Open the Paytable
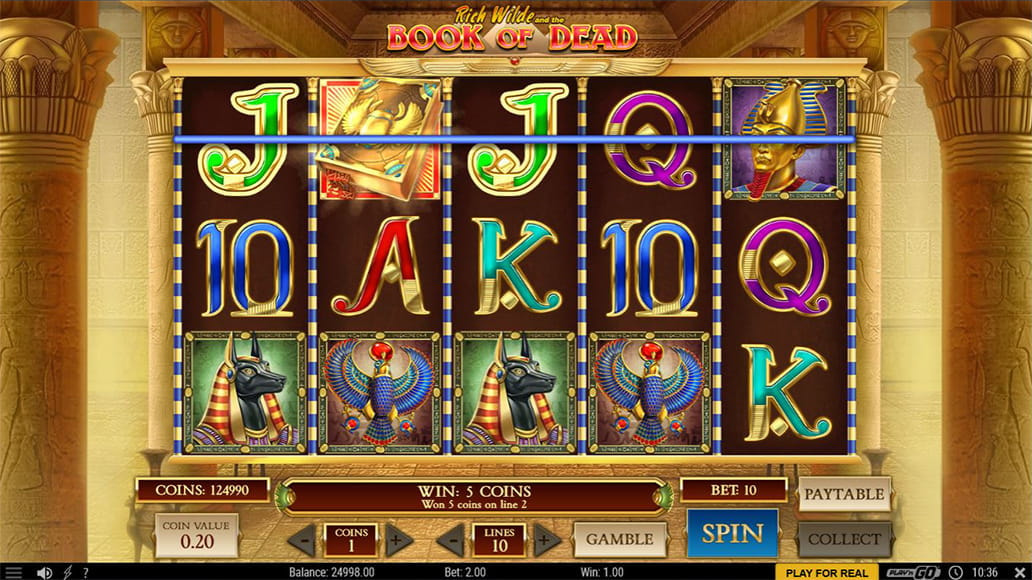 [x=844, y=494]
